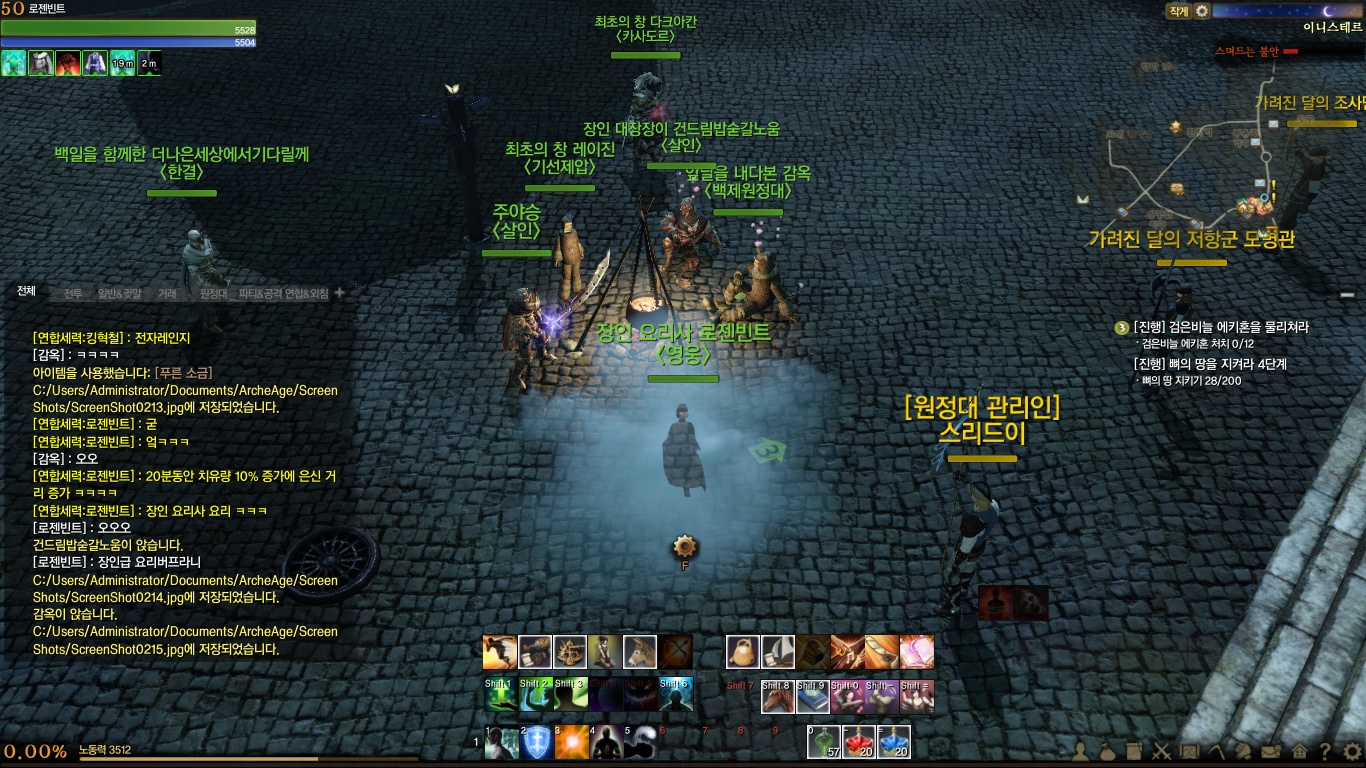
Task: Open the character info menu icon
Action: click(1082, 750)
